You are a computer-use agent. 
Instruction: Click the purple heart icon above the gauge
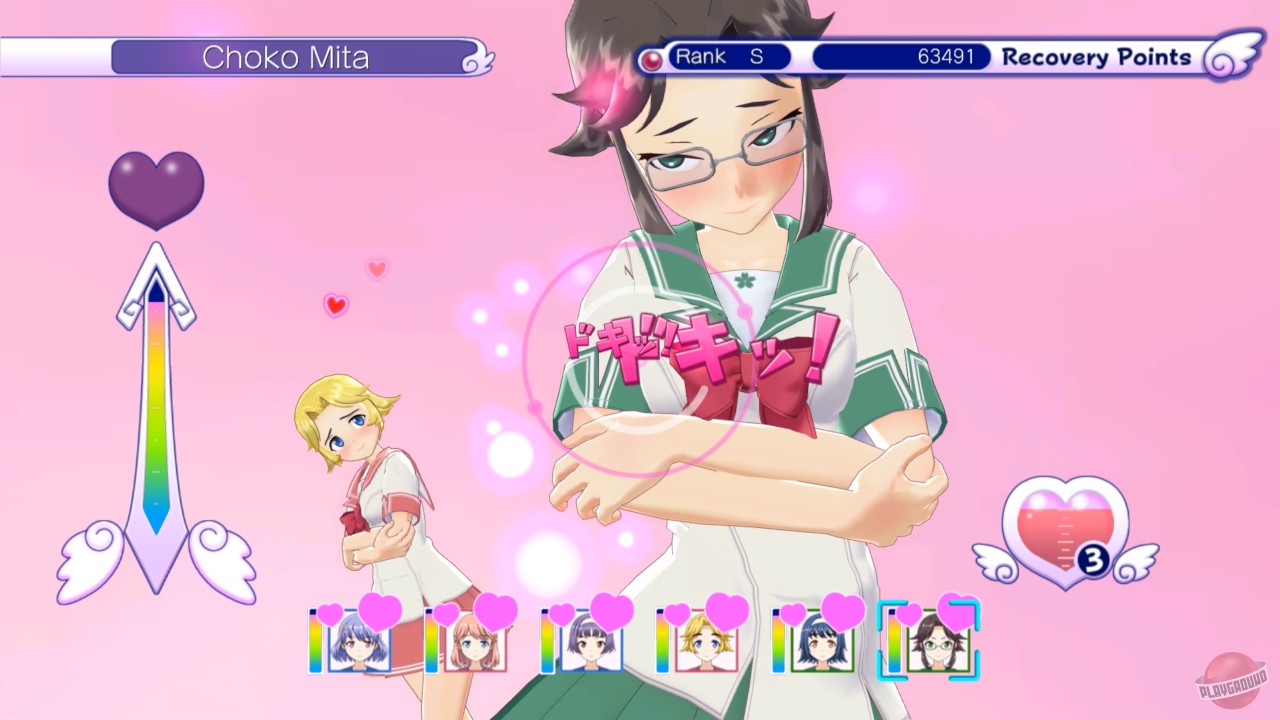[155, 185]
